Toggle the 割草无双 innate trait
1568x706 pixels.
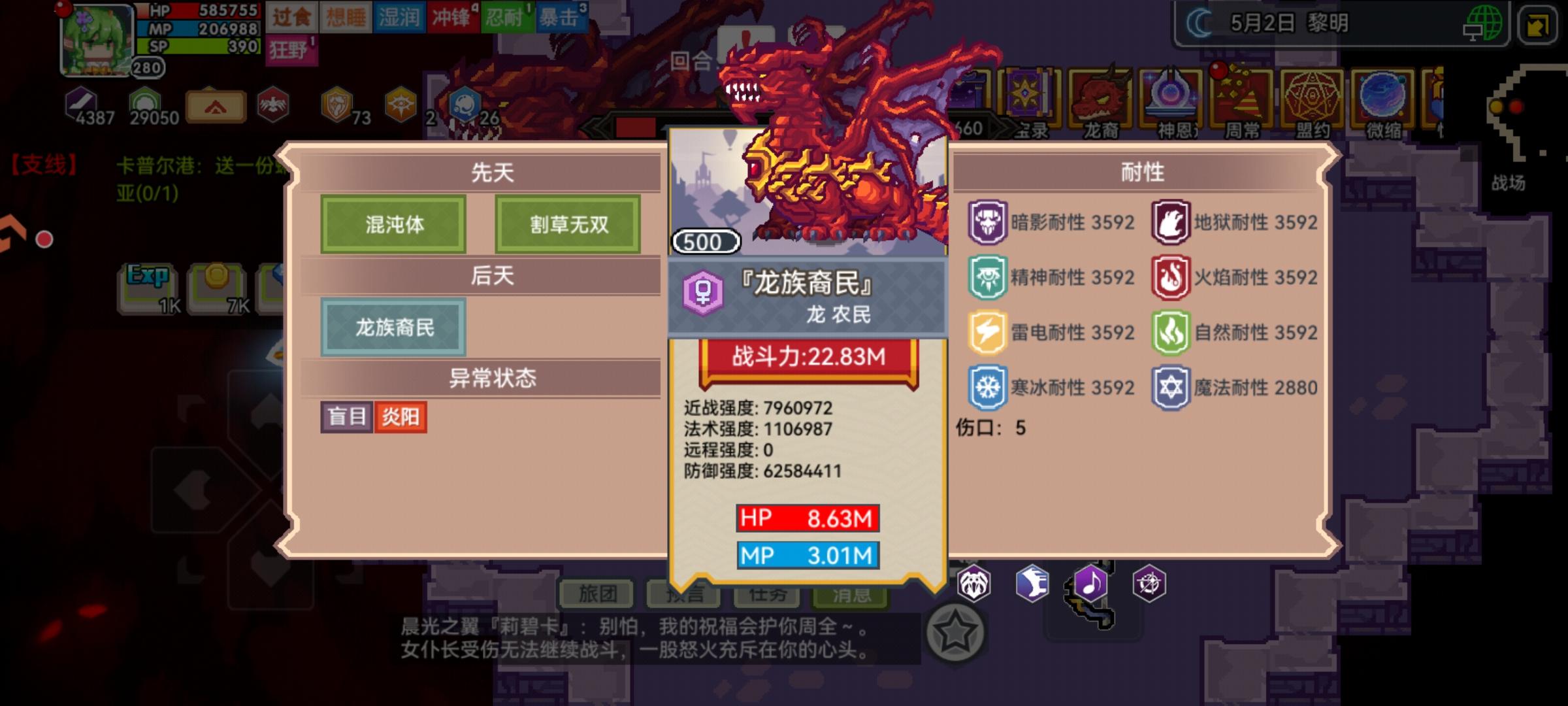567,224
